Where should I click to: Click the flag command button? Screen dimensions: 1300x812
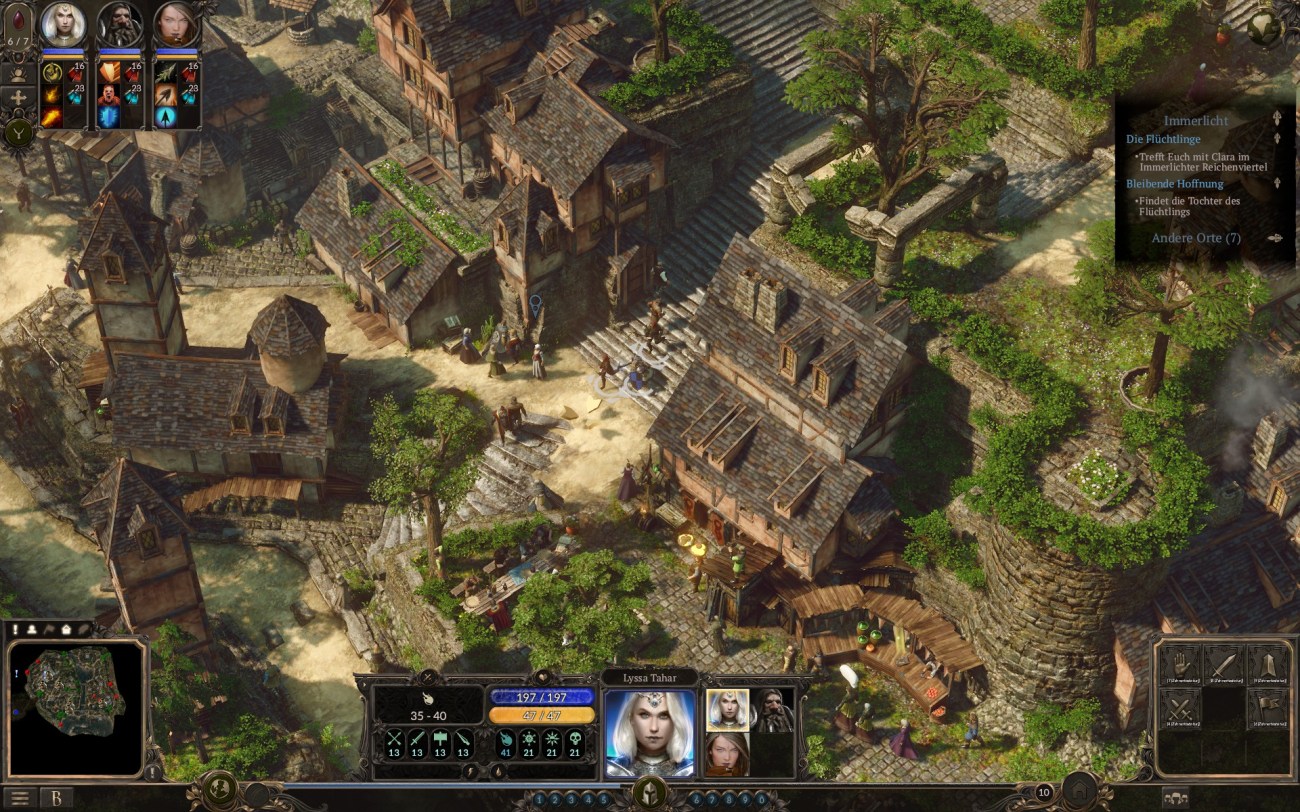click(1268, 708)
